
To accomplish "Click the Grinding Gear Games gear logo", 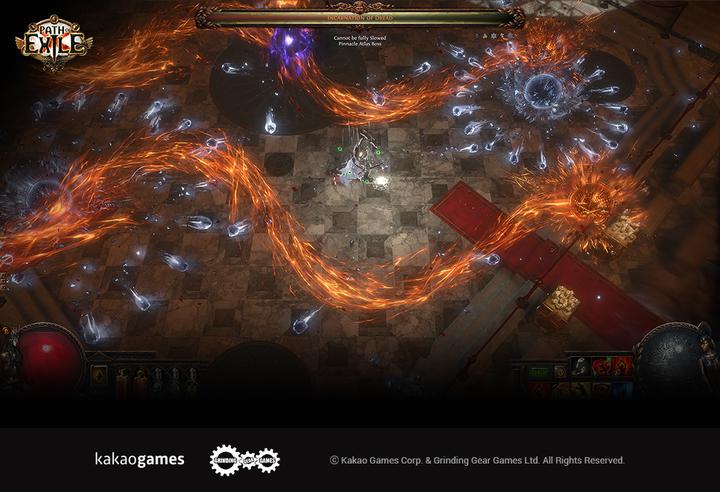I will click(x=244, y=460).
